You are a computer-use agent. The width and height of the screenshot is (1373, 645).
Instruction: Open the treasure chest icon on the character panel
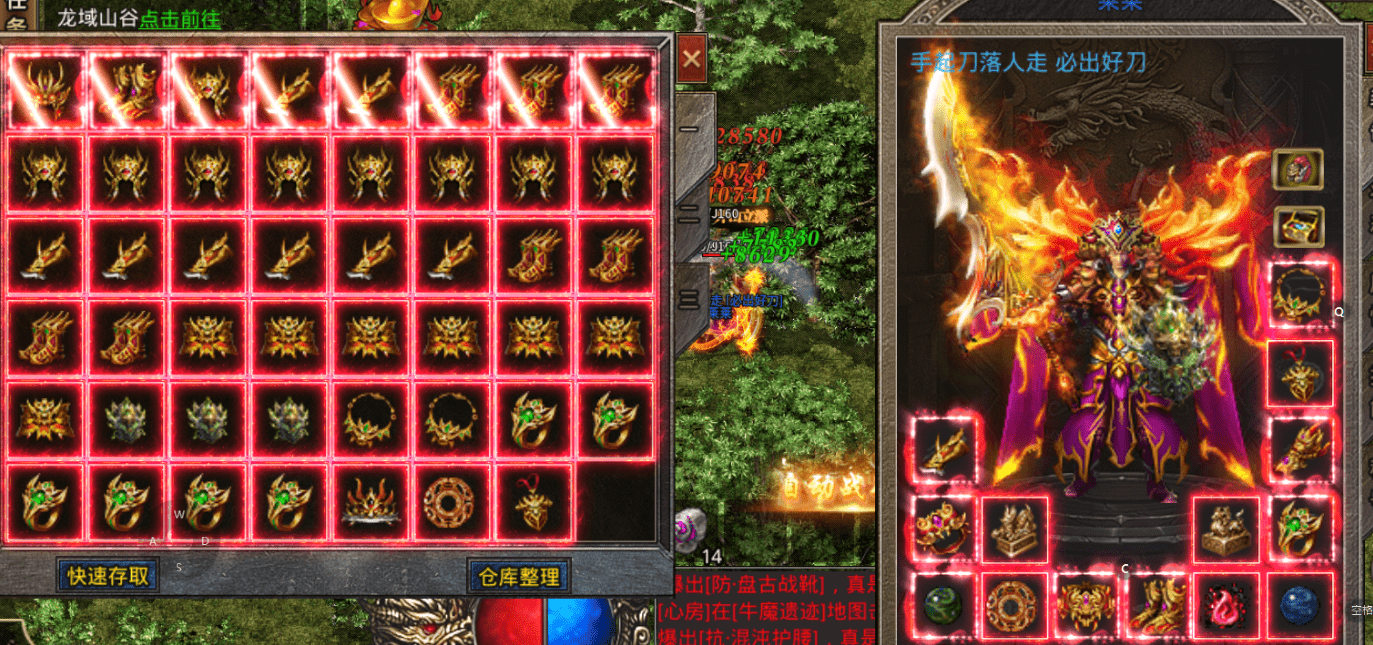pos(1299,227)
